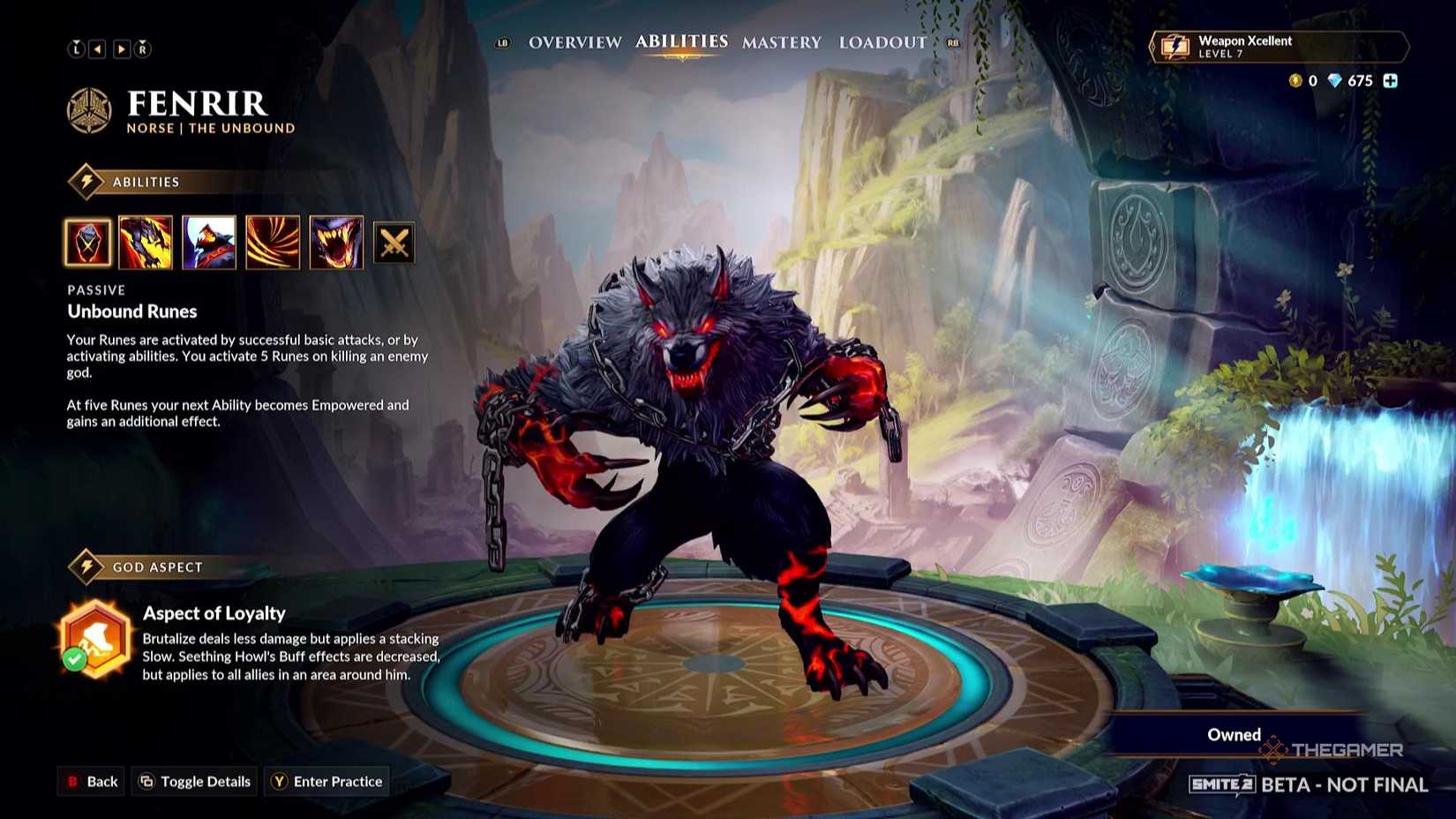Click the Weapon Xcellent battle pass banner

[1278, 48]
